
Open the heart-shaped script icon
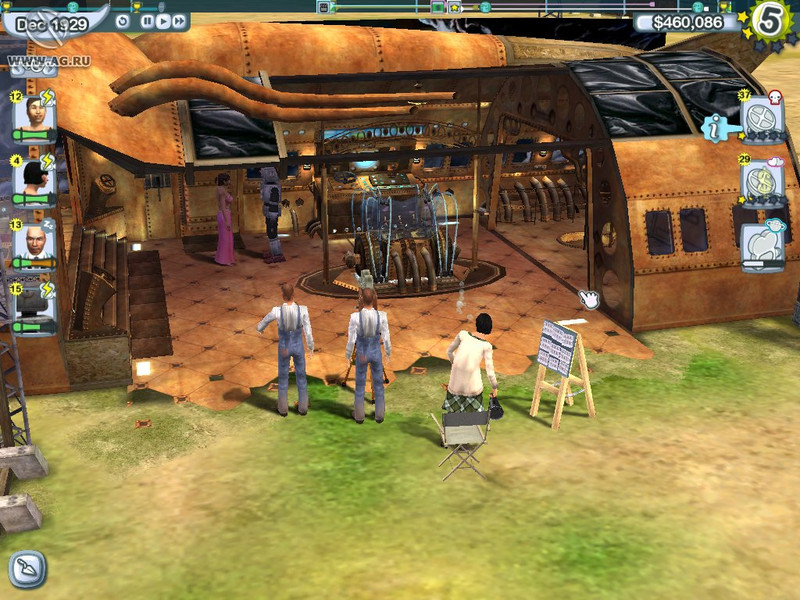[761, 246]
